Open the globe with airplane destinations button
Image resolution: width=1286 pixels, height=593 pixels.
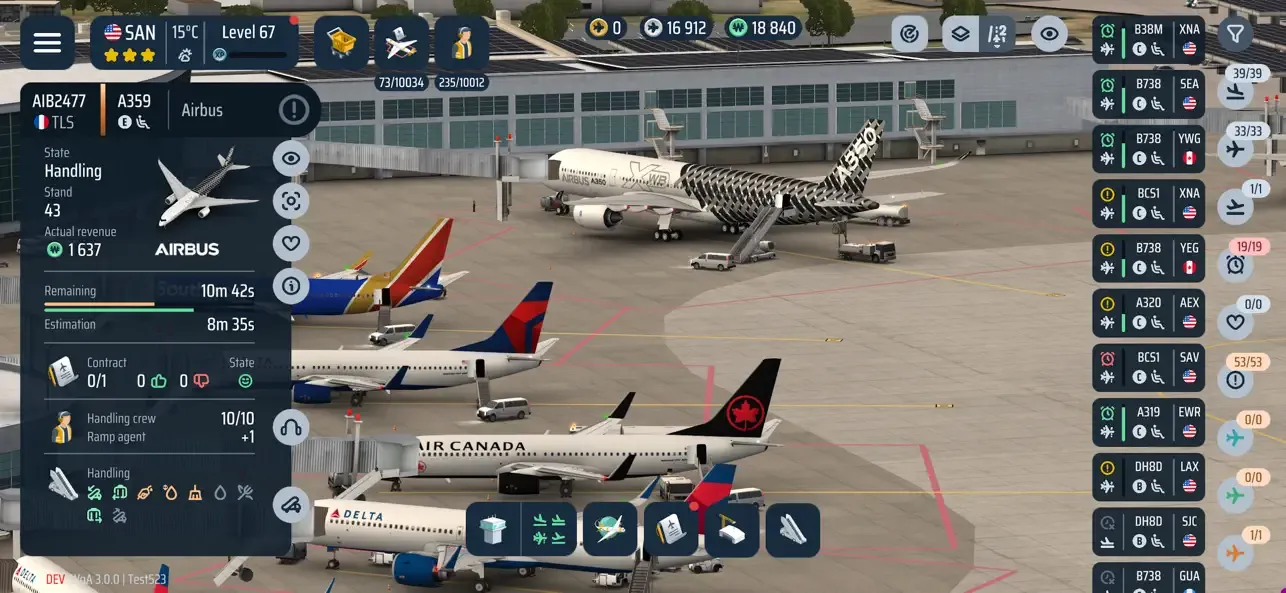(x=610, y=530)
